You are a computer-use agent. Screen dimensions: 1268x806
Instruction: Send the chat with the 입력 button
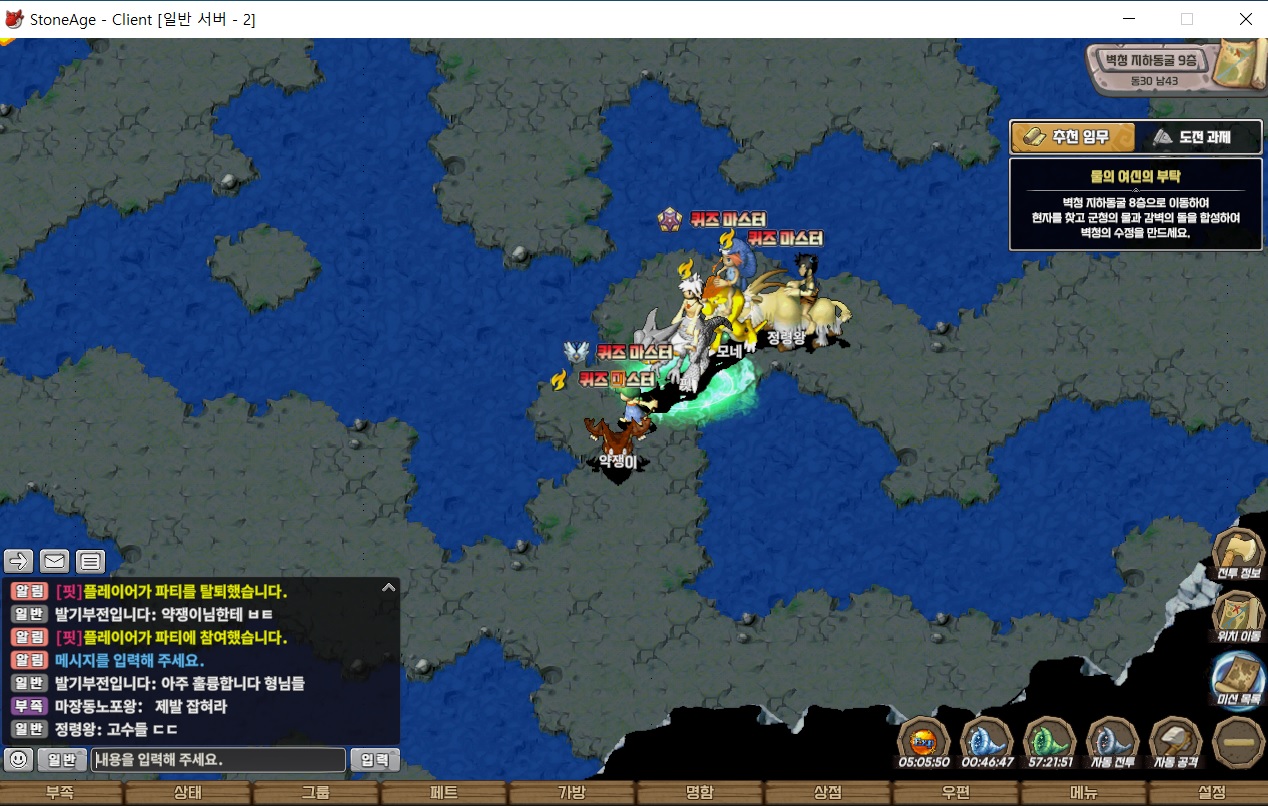[375, 760]
